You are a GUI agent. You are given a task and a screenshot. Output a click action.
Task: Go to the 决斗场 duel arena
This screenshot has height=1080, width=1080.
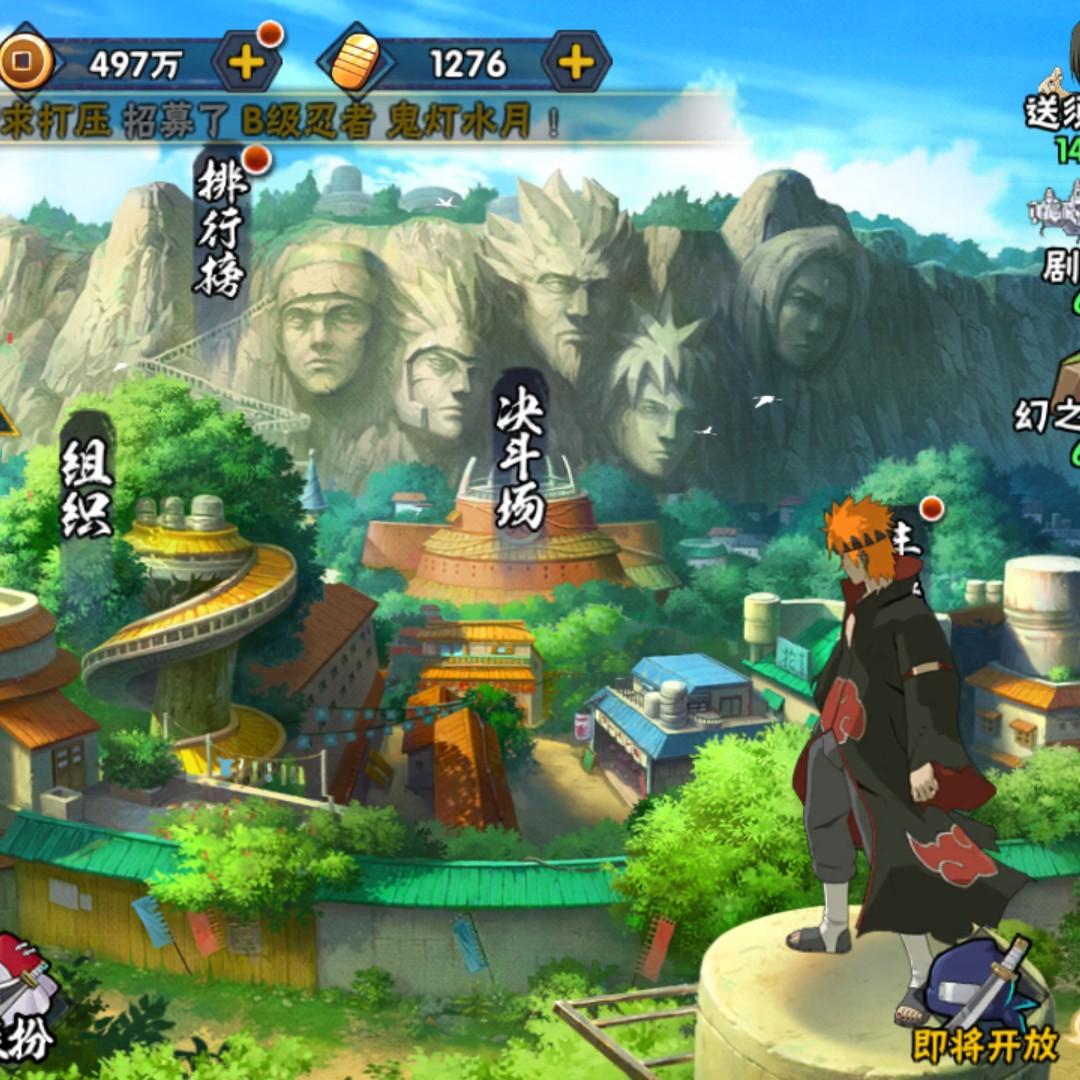(521, 462)
